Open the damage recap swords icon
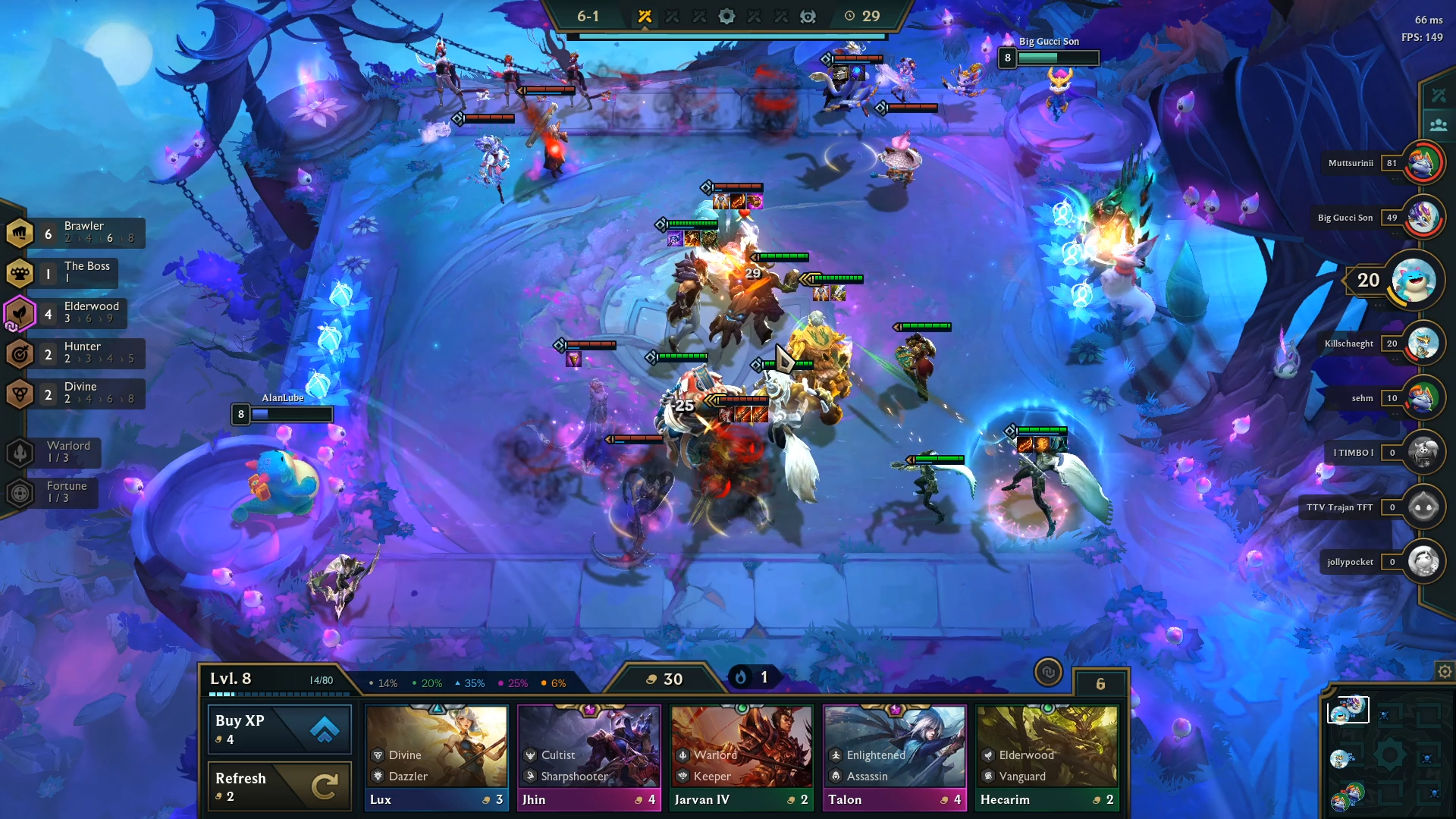 [1439, 96]
